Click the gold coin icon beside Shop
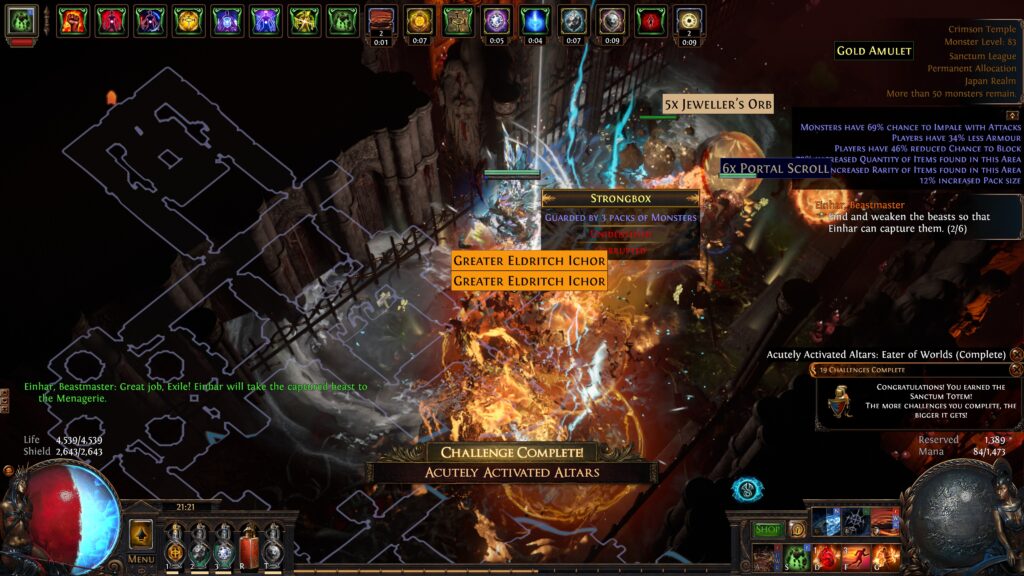Viewport: 1024px width, 576px height. click(x=797, y=529)
